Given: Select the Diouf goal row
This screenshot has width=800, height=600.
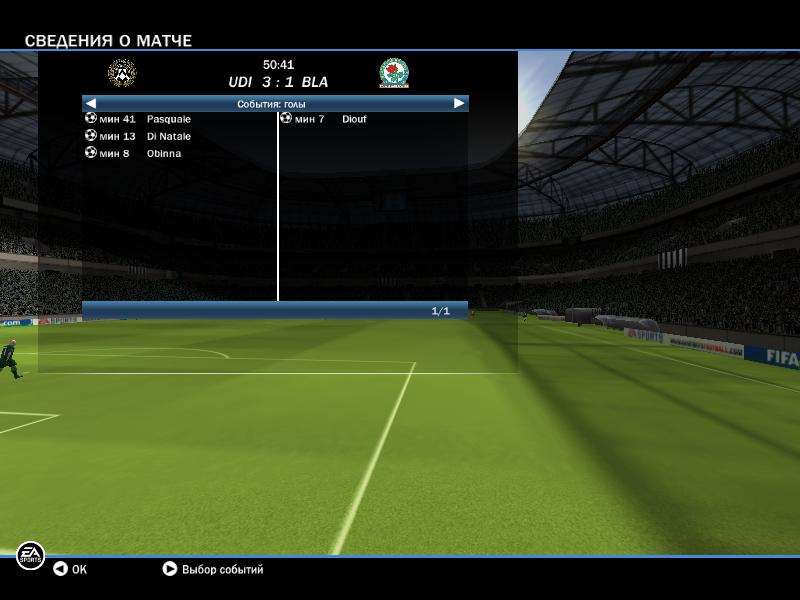Looking at the screenshot, I should point(353,119).
